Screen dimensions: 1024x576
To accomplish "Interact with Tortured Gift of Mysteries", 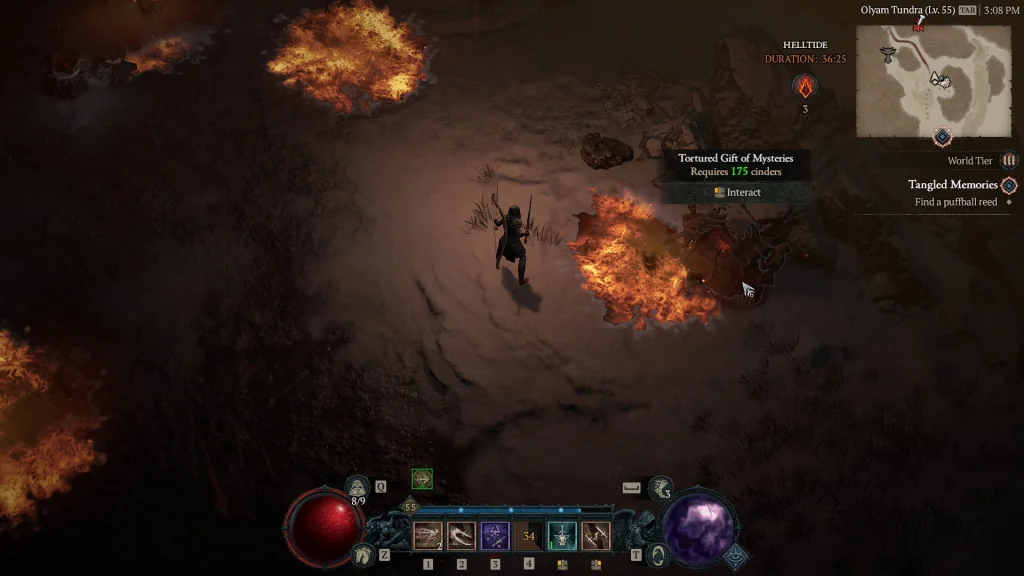I will 737,192.
